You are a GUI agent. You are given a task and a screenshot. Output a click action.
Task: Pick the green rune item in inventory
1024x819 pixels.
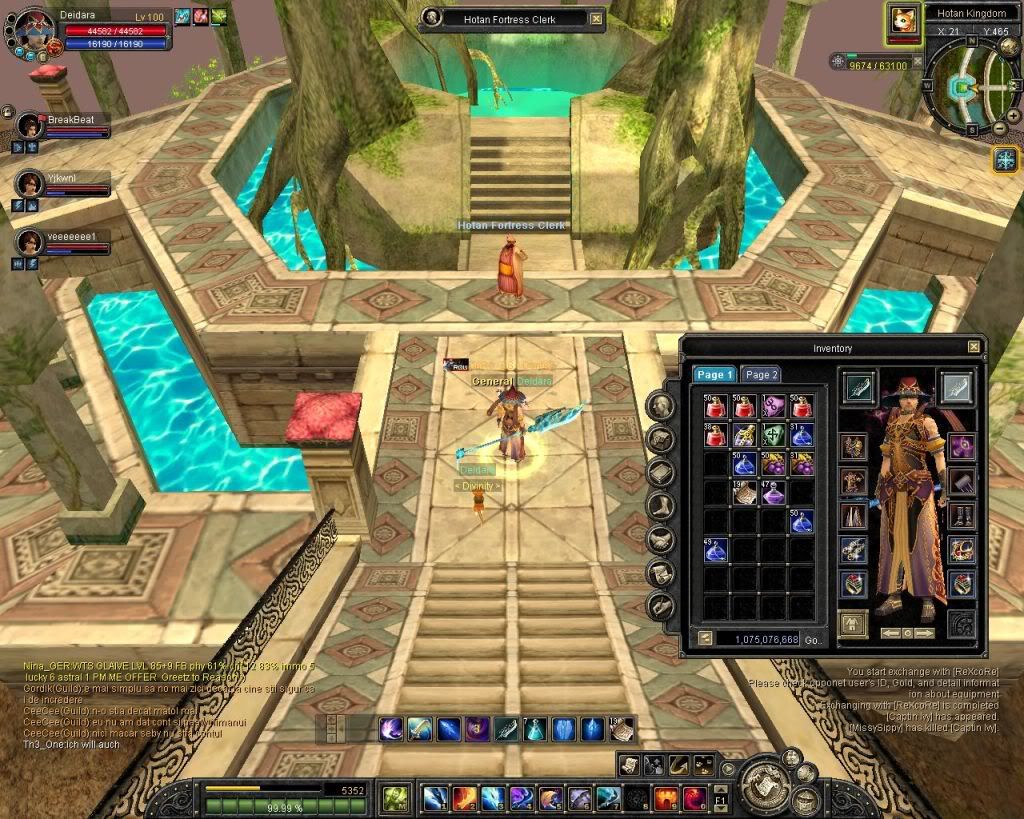coord(772,435)
